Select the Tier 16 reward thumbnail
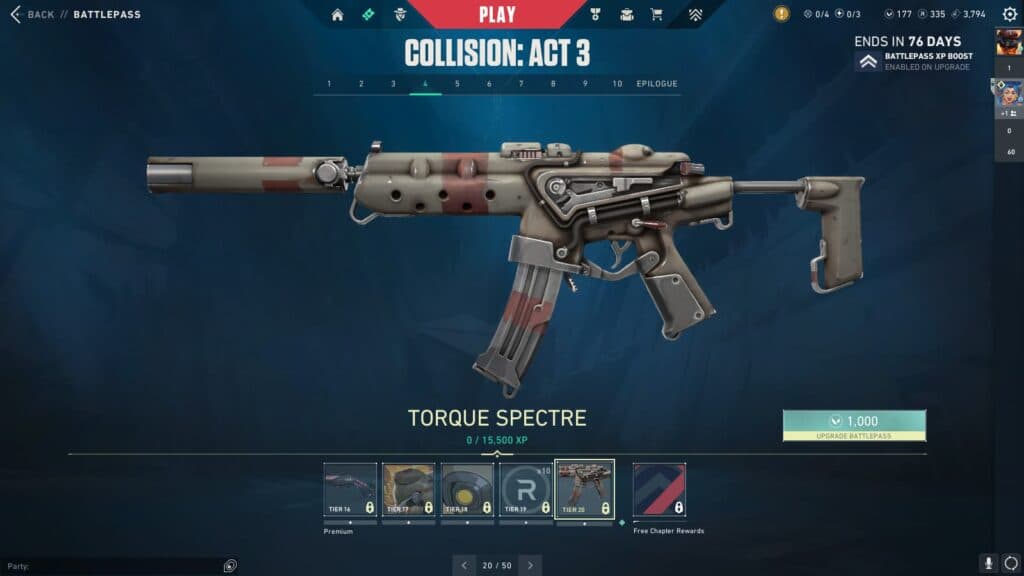Screen dimensions: 1024x576 350,489
